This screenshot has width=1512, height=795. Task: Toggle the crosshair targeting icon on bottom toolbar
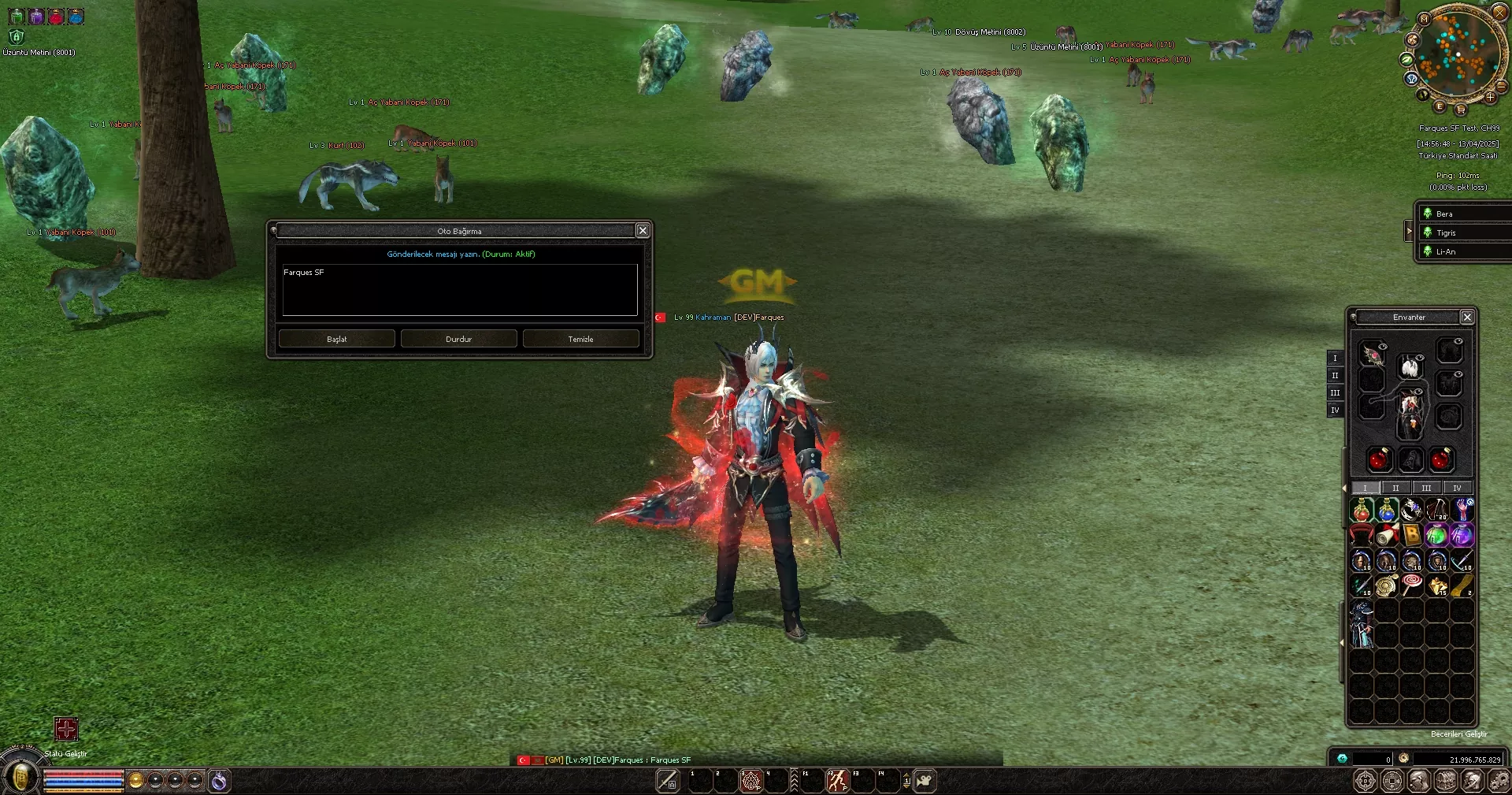pyautogui.click(x=1366, y=780)
